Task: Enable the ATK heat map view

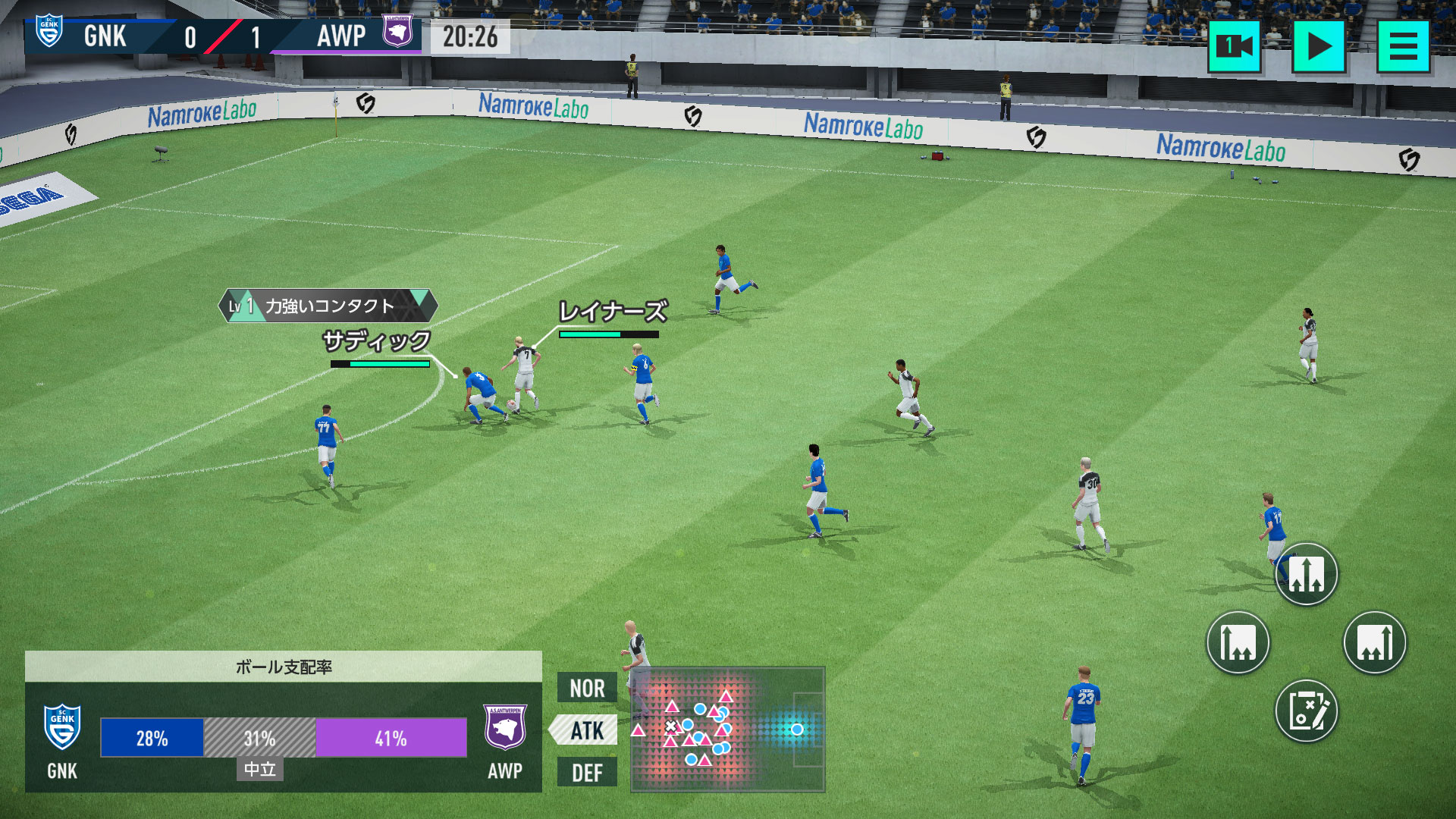Action: coord(585,730)
